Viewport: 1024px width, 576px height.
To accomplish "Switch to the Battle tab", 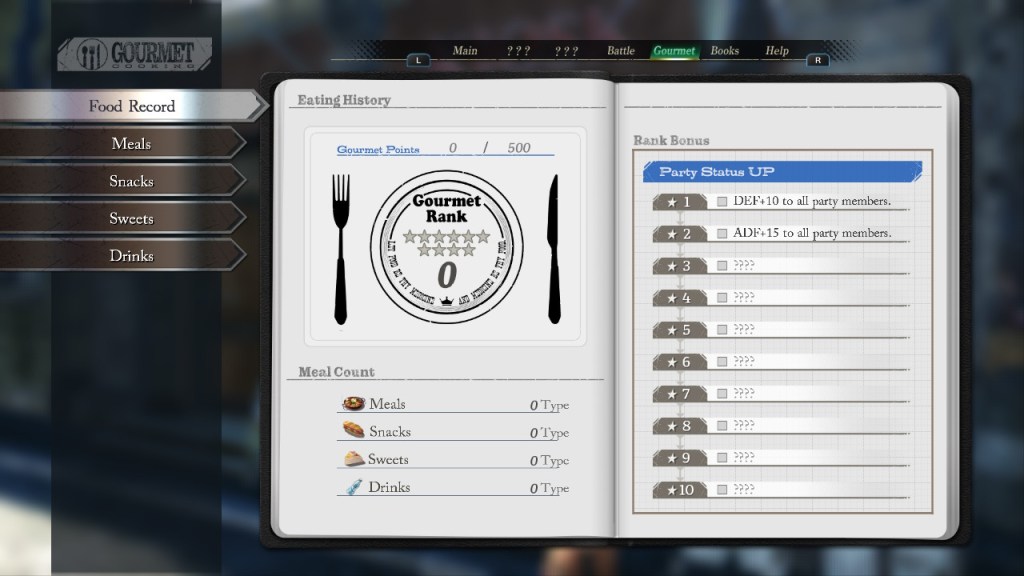I will (x=621, y=51).
